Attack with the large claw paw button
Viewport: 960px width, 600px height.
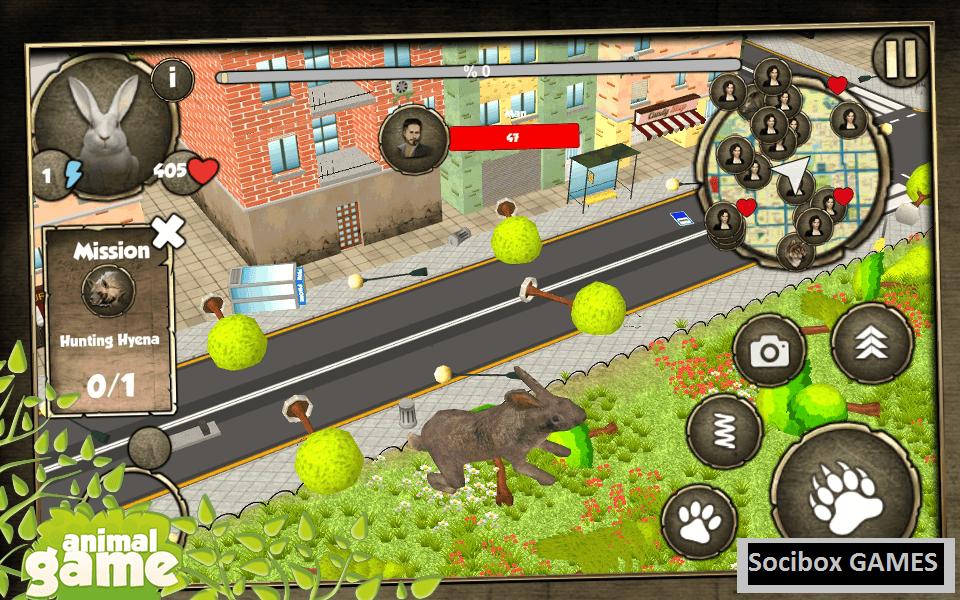point(846,491)
